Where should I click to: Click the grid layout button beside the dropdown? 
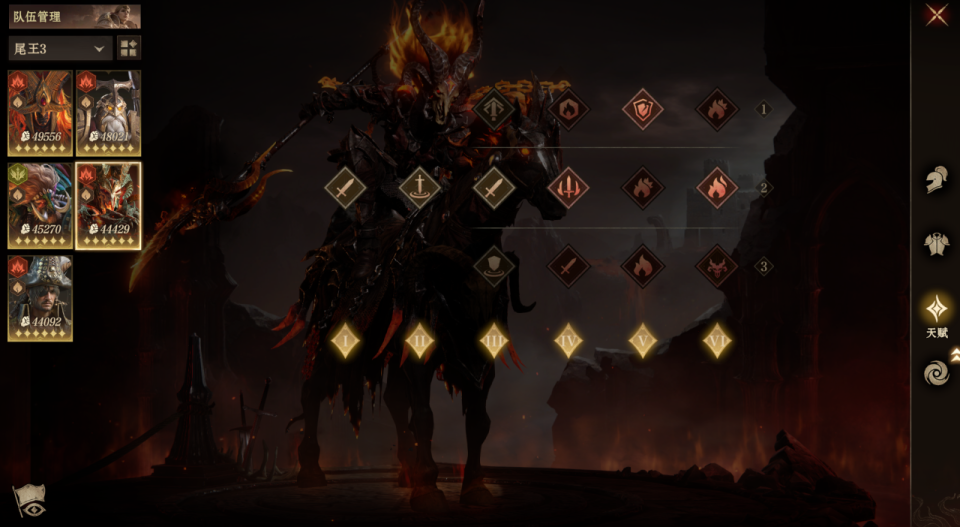[129, 48]
